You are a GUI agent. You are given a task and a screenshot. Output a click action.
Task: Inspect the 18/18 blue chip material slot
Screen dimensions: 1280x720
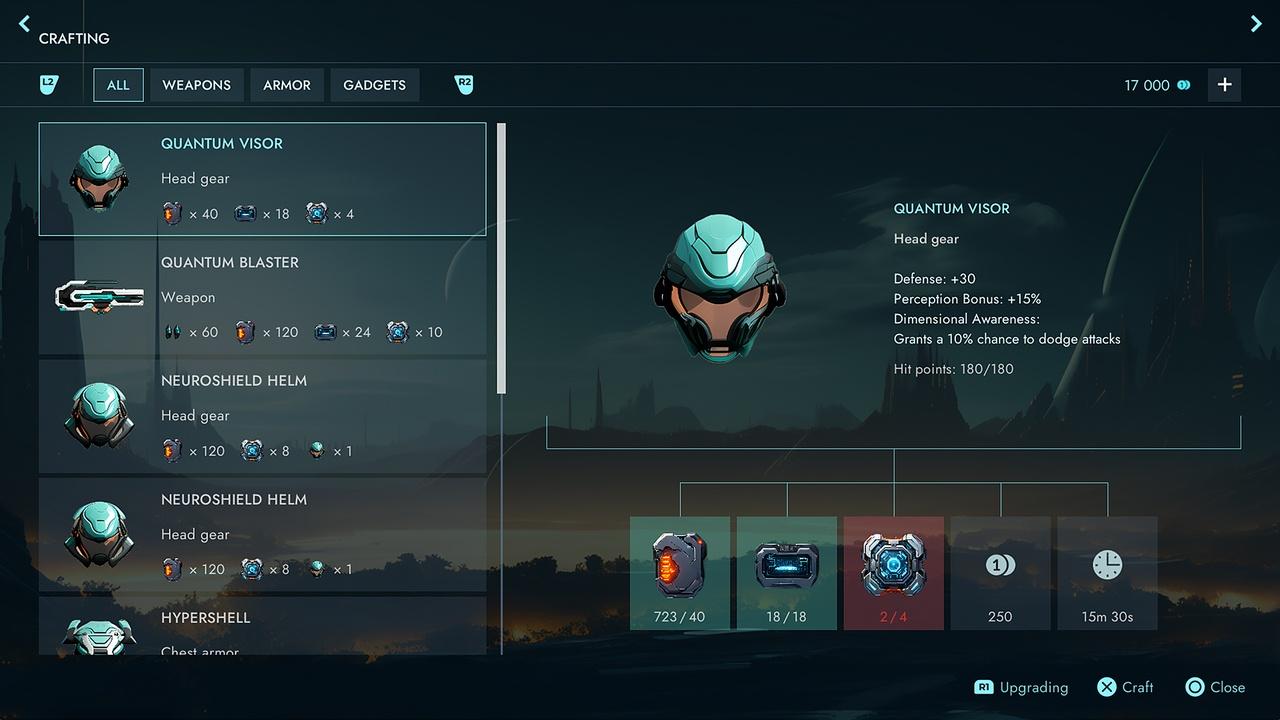787,573
